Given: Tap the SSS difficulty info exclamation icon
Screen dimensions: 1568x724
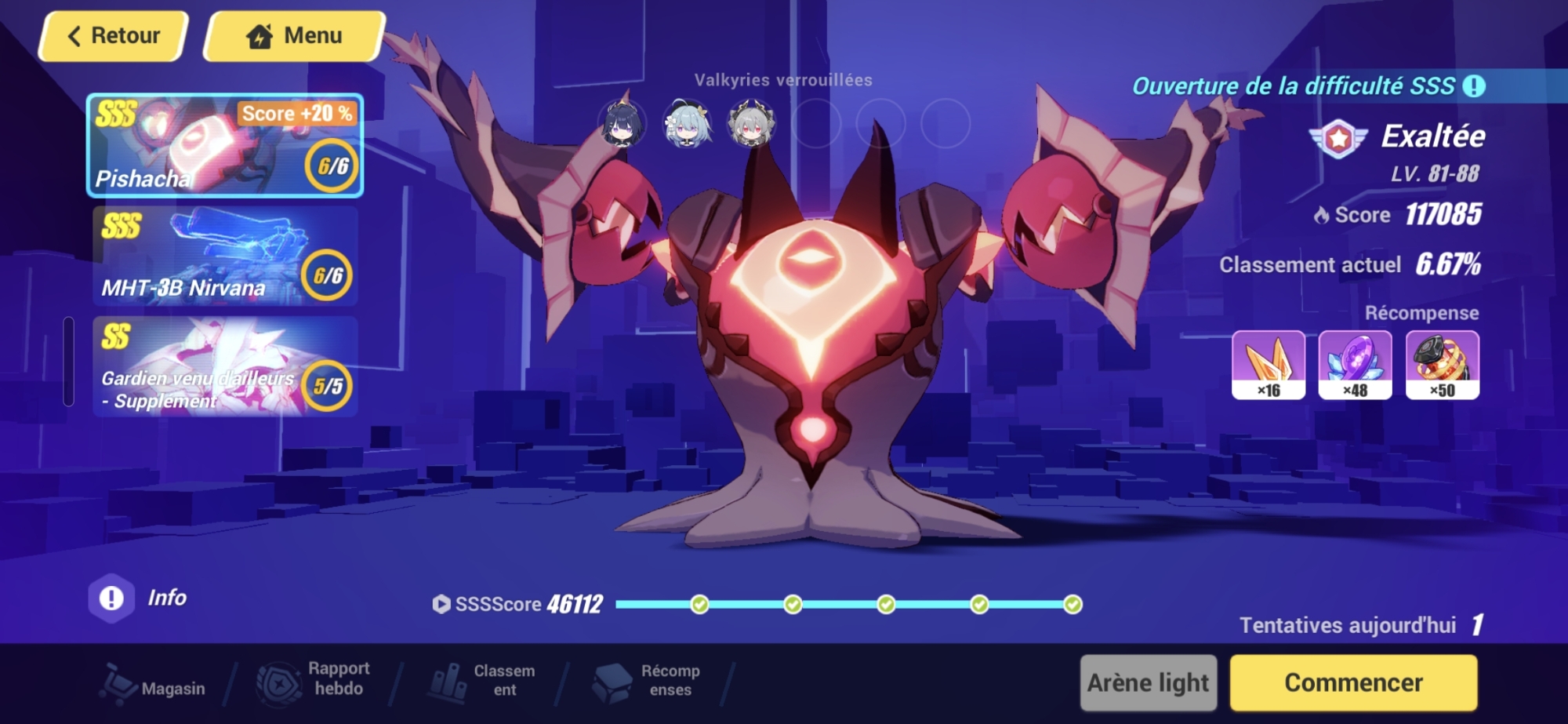Looking at the screenshot, I should tap(1474, 85).
